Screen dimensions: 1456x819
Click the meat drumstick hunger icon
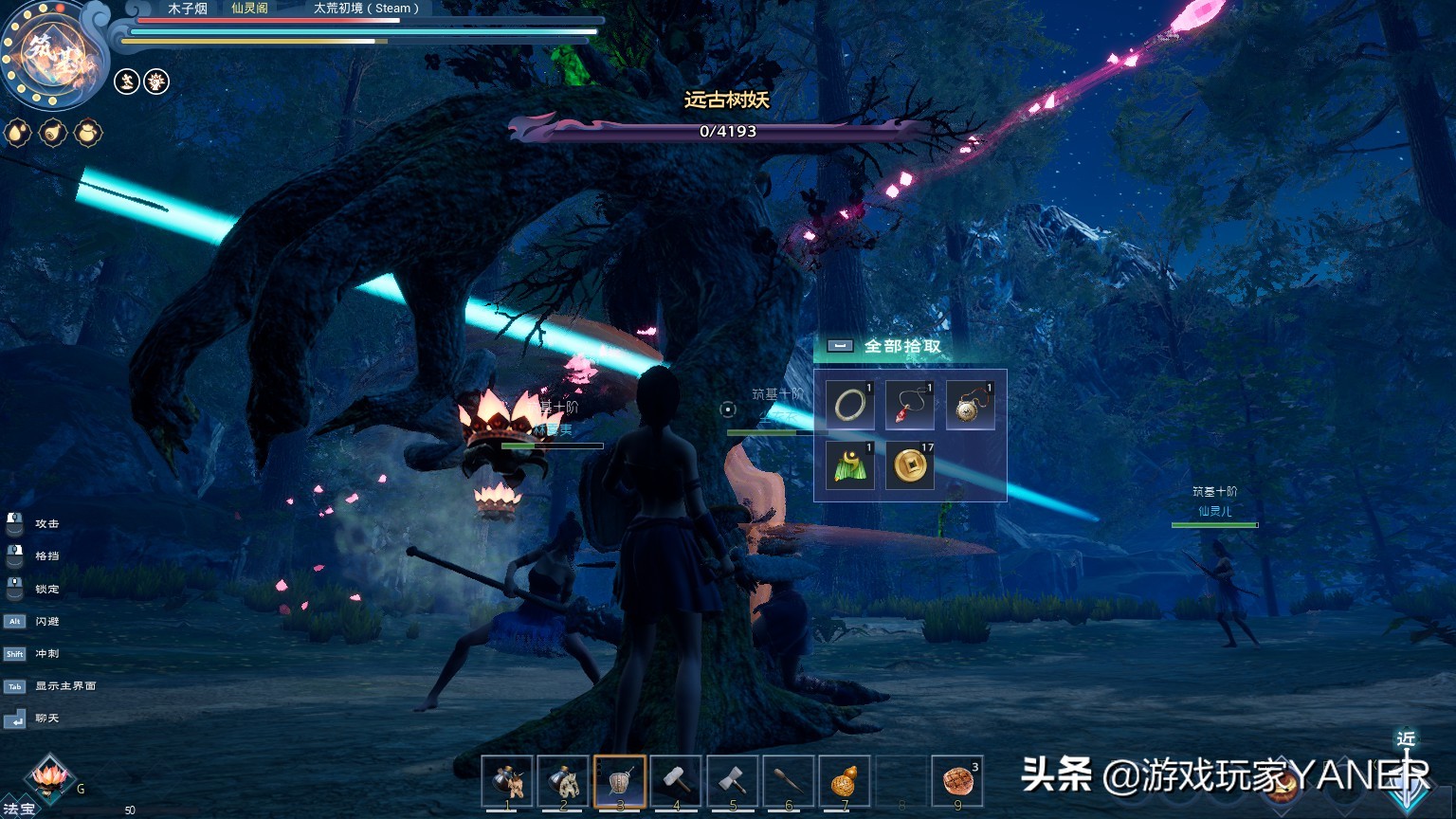point(53,133)
